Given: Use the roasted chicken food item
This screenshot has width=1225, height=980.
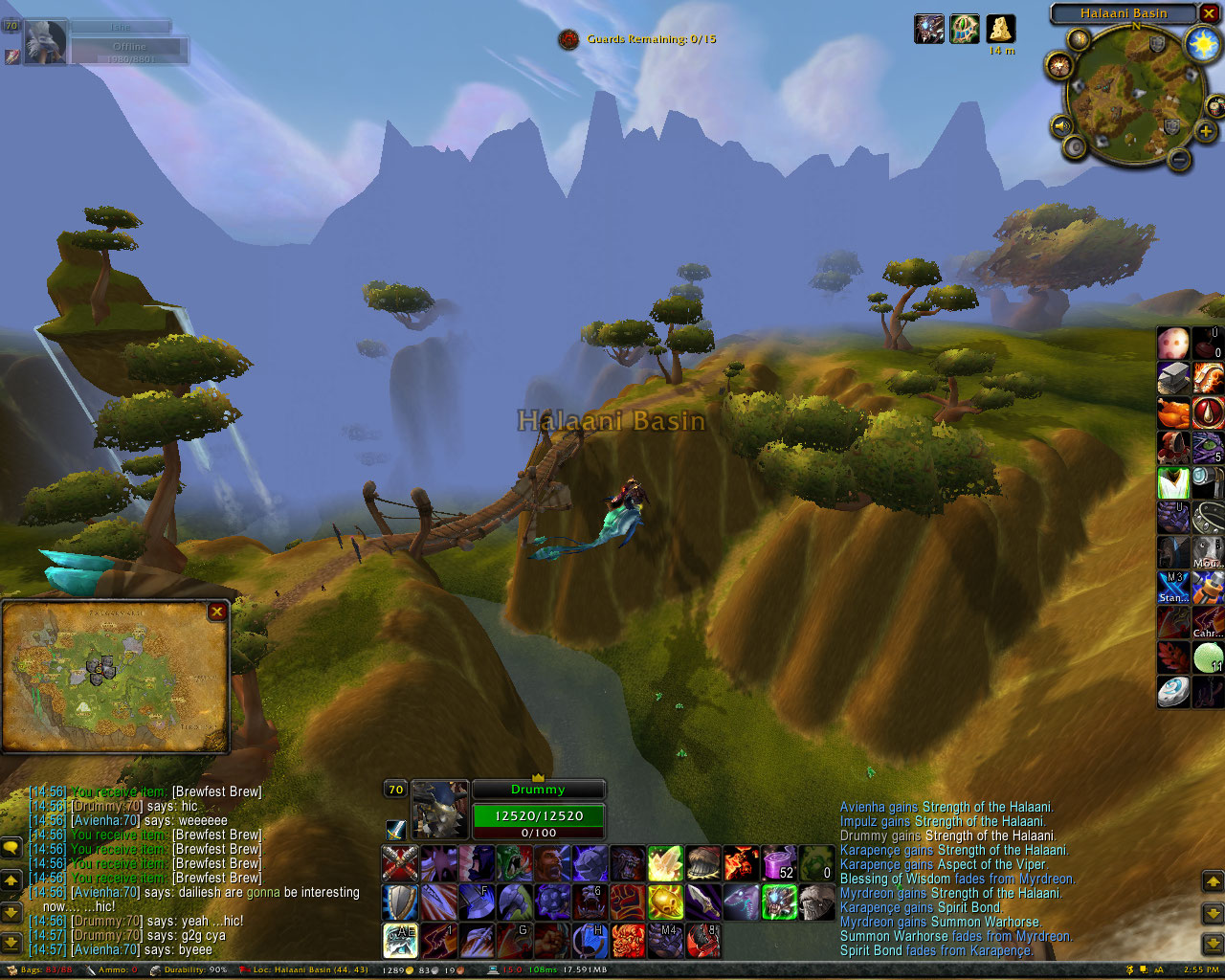Looking at the screenshot, I should click(x=1173, y=414).
